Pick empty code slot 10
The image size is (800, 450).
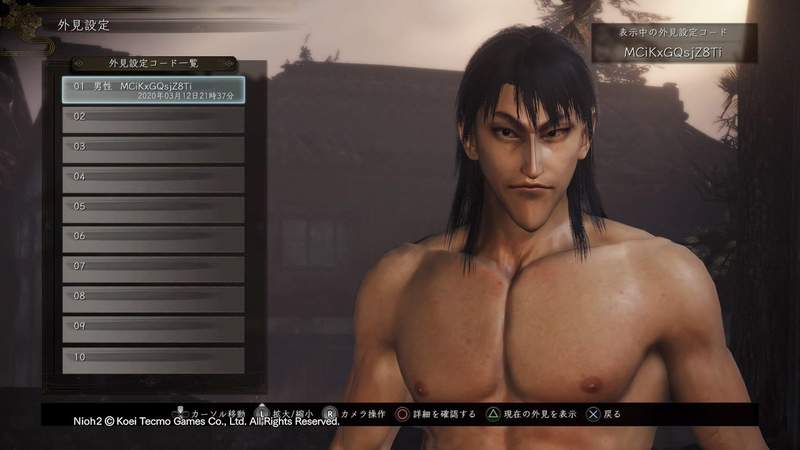pyautogui.click(x=153, y=359)
